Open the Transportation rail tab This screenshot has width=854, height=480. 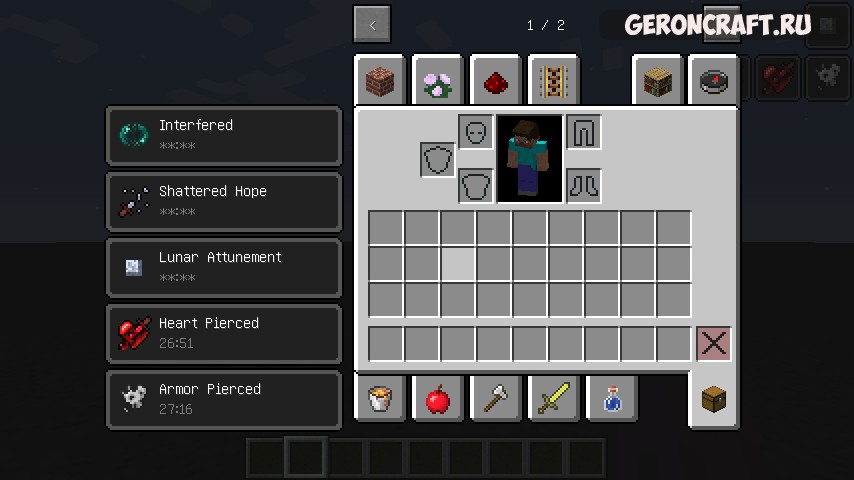click(553, 82)
